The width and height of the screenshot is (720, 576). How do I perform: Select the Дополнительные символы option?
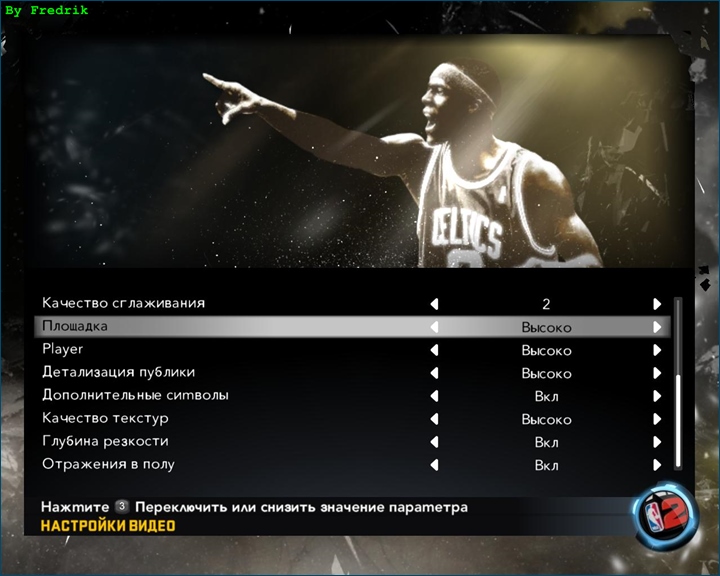coord(135,395)
